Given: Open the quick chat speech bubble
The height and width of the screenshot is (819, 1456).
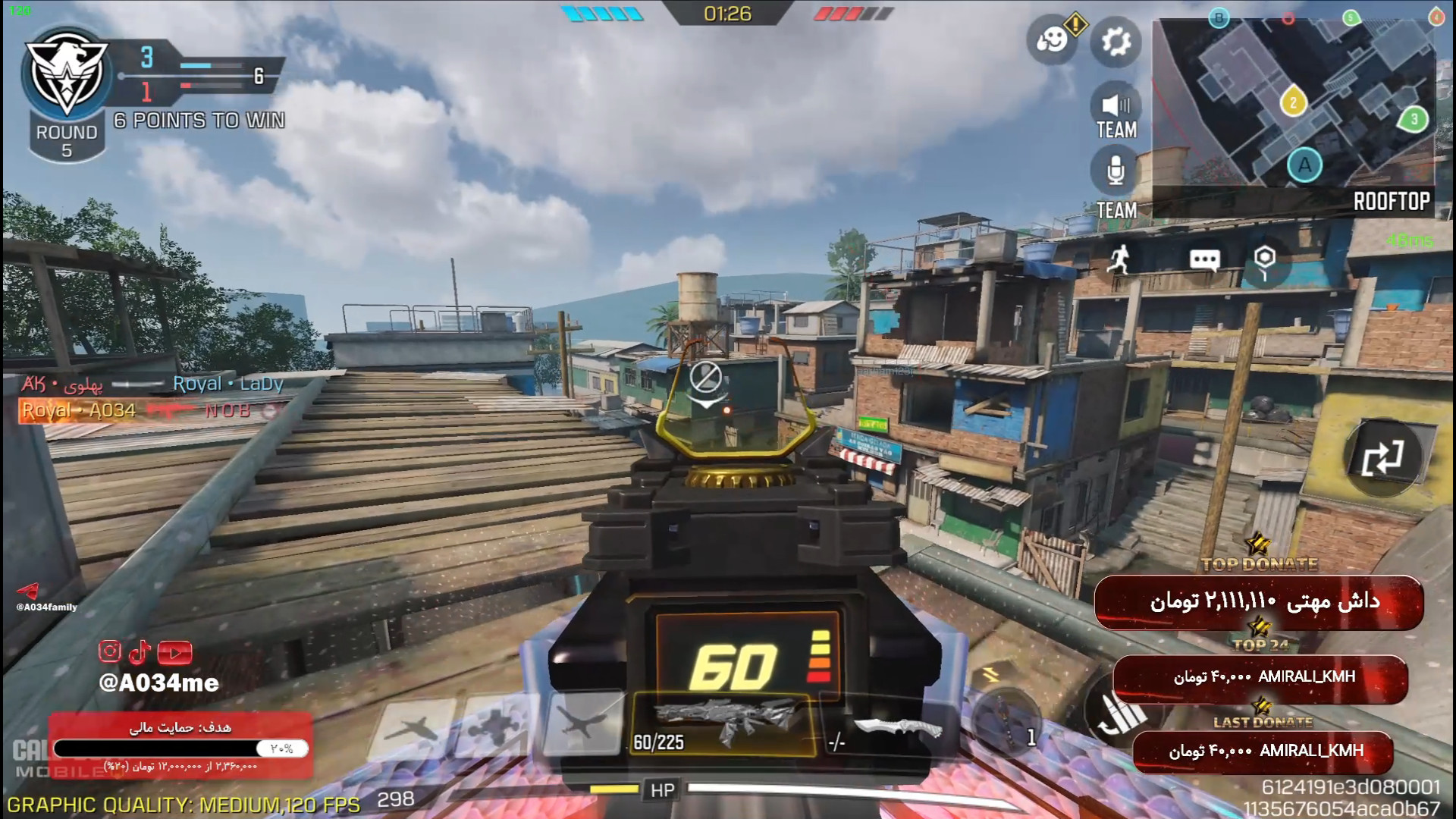Looking at the screenshot, I should click(1204, 260).
